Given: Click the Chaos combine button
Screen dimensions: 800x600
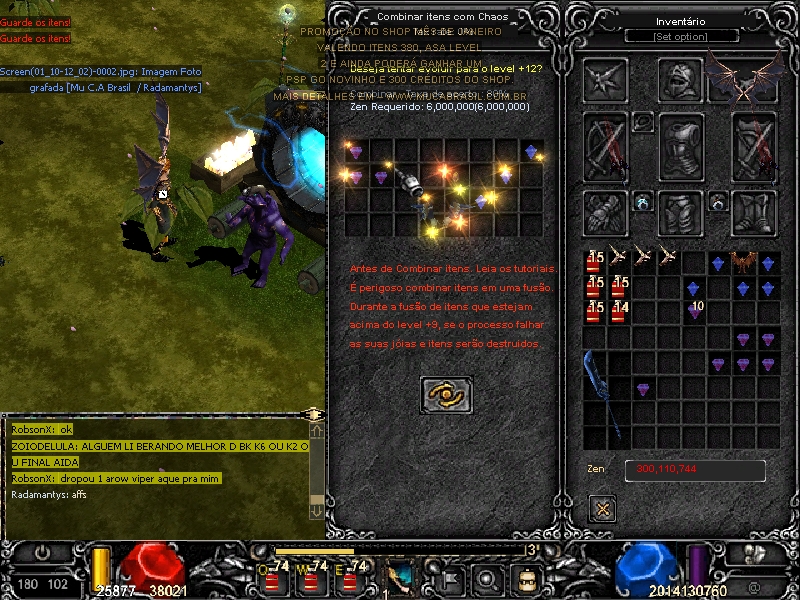Looking at the screenshot, I should tap(446, 395).
